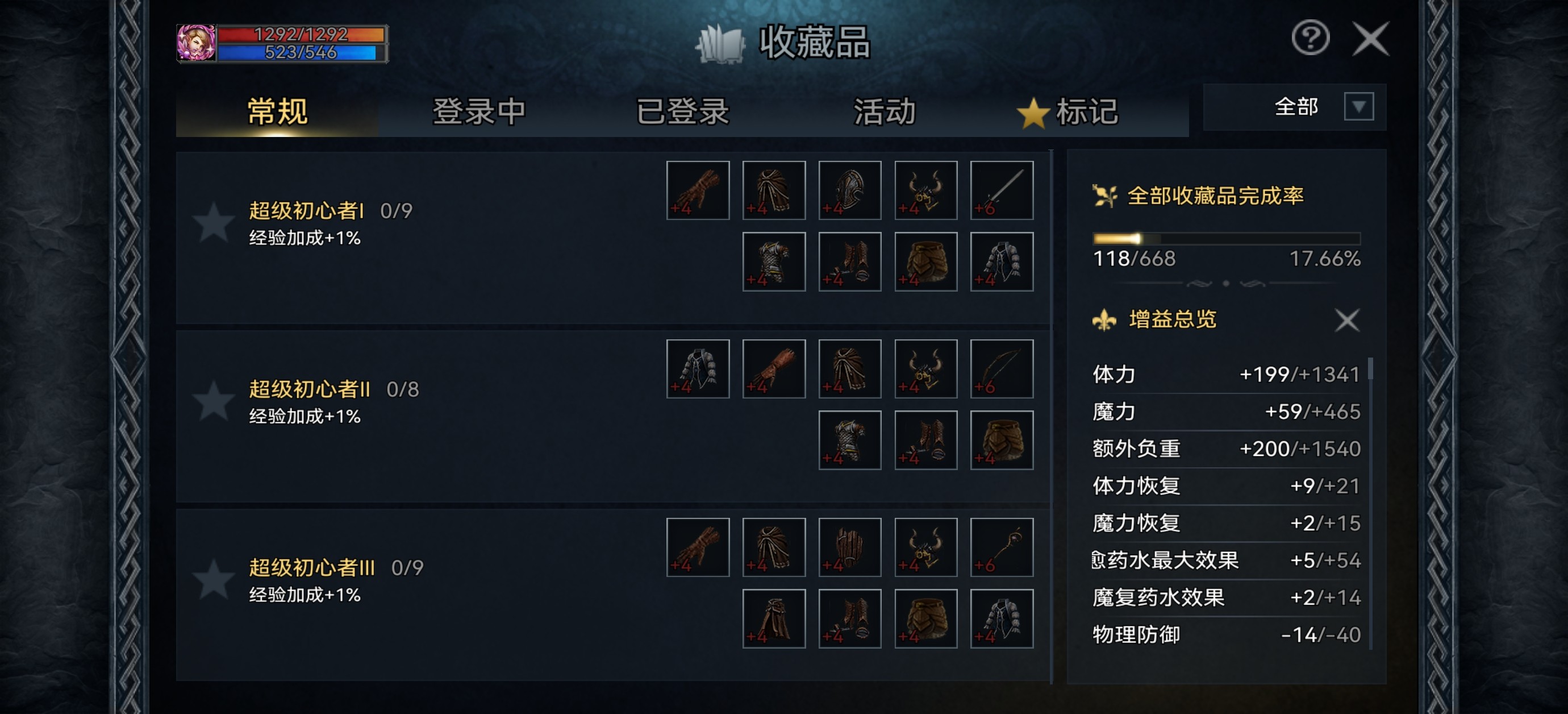Star the 超级初心者III collection
The height and width of the screenshot is (714, 1568).
coord(213,579)
